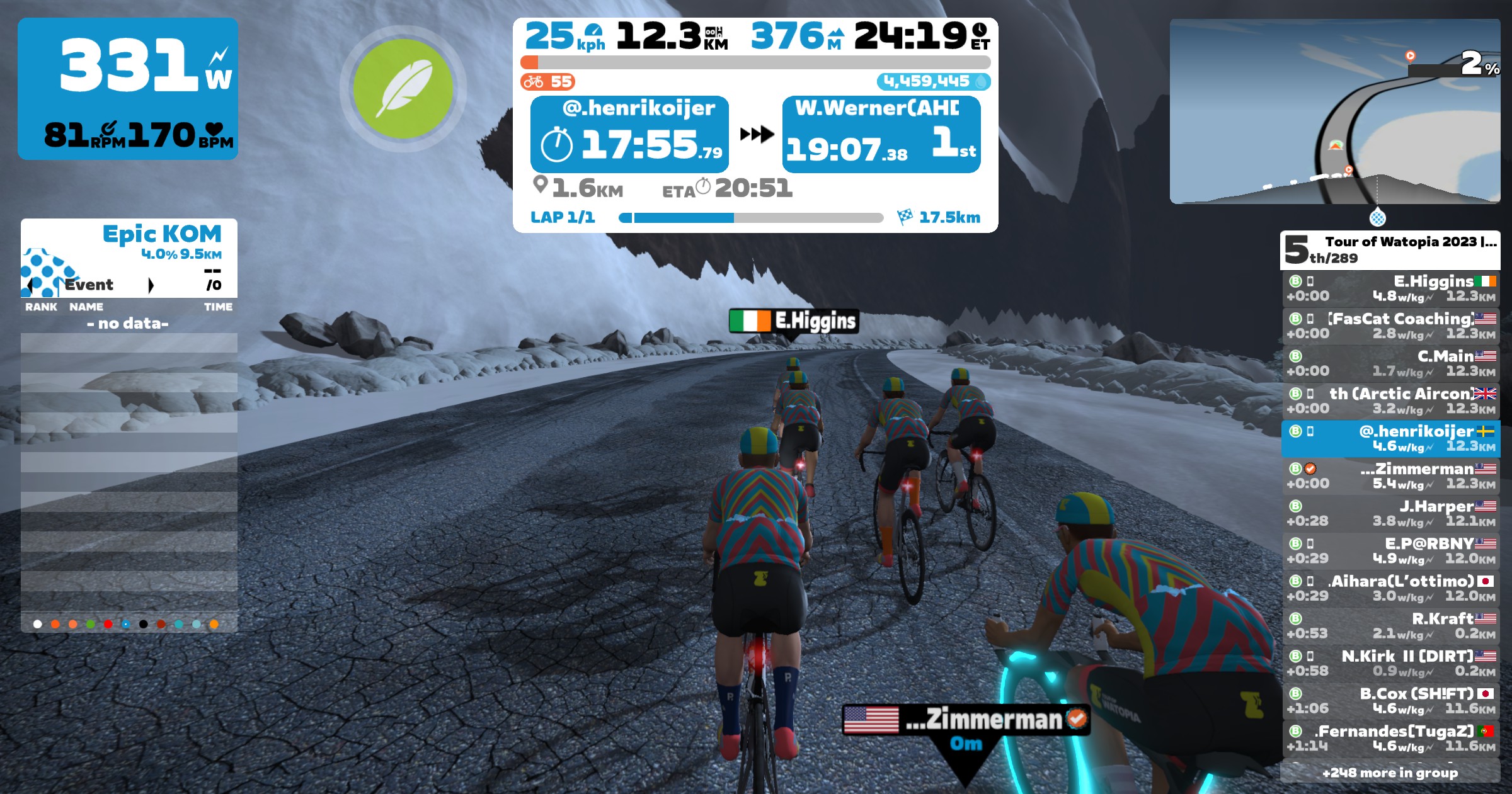Select R.Kraft from the list
The image size is (1512, 794).
pos(1390,625)
